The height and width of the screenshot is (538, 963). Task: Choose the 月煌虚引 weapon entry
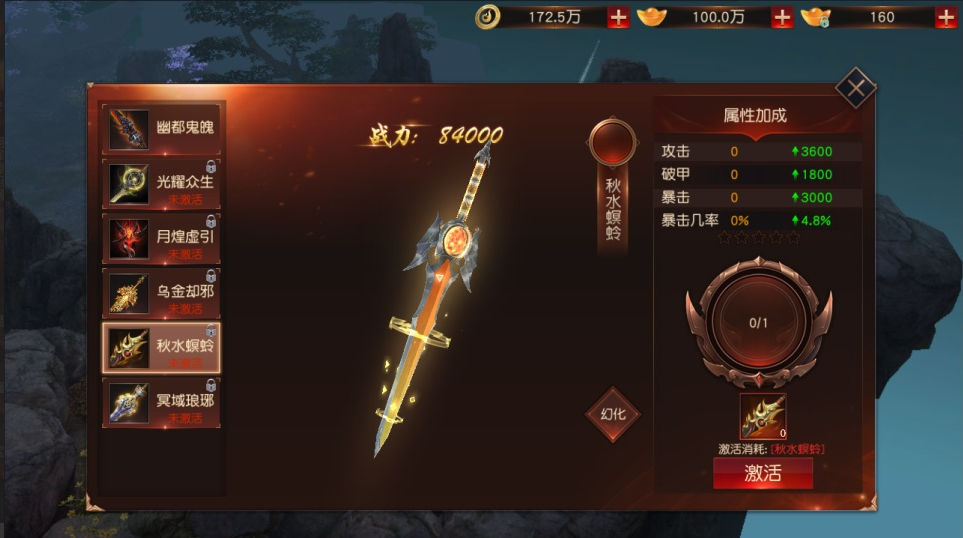pos(163,238)
